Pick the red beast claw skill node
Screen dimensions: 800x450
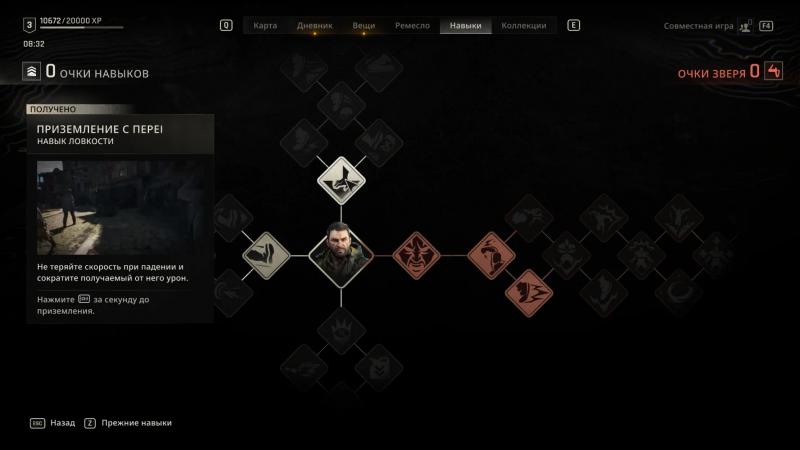click(491, 255)
